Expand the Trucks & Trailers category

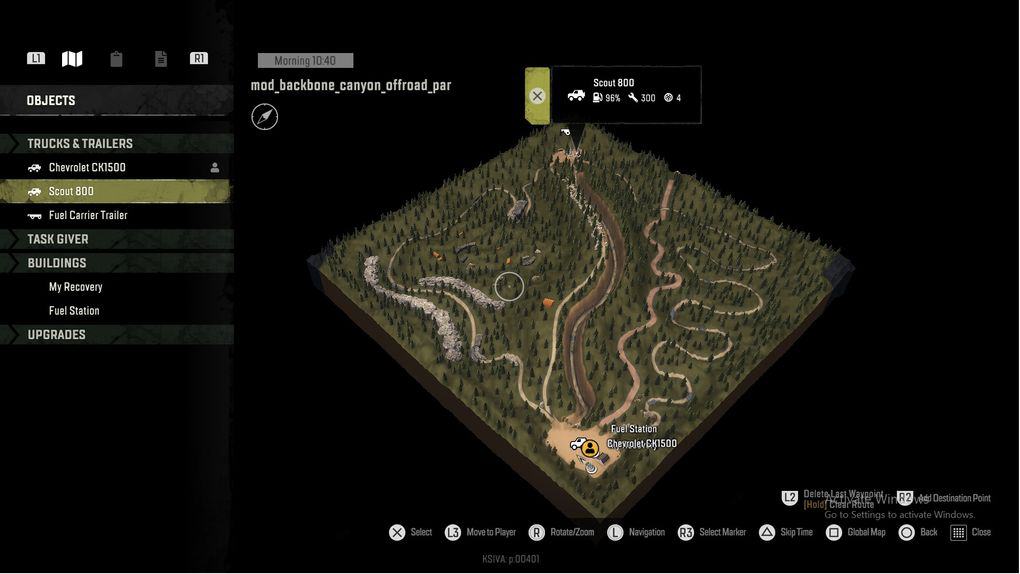[80, 143]
